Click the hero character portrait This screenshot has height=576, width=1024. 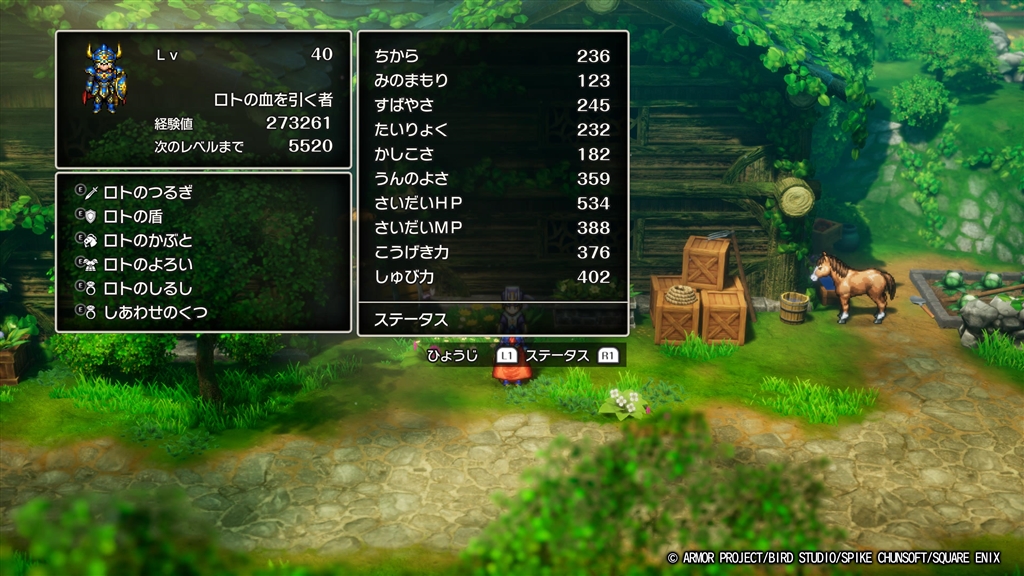pyautogui.click(x=104, y=78)
